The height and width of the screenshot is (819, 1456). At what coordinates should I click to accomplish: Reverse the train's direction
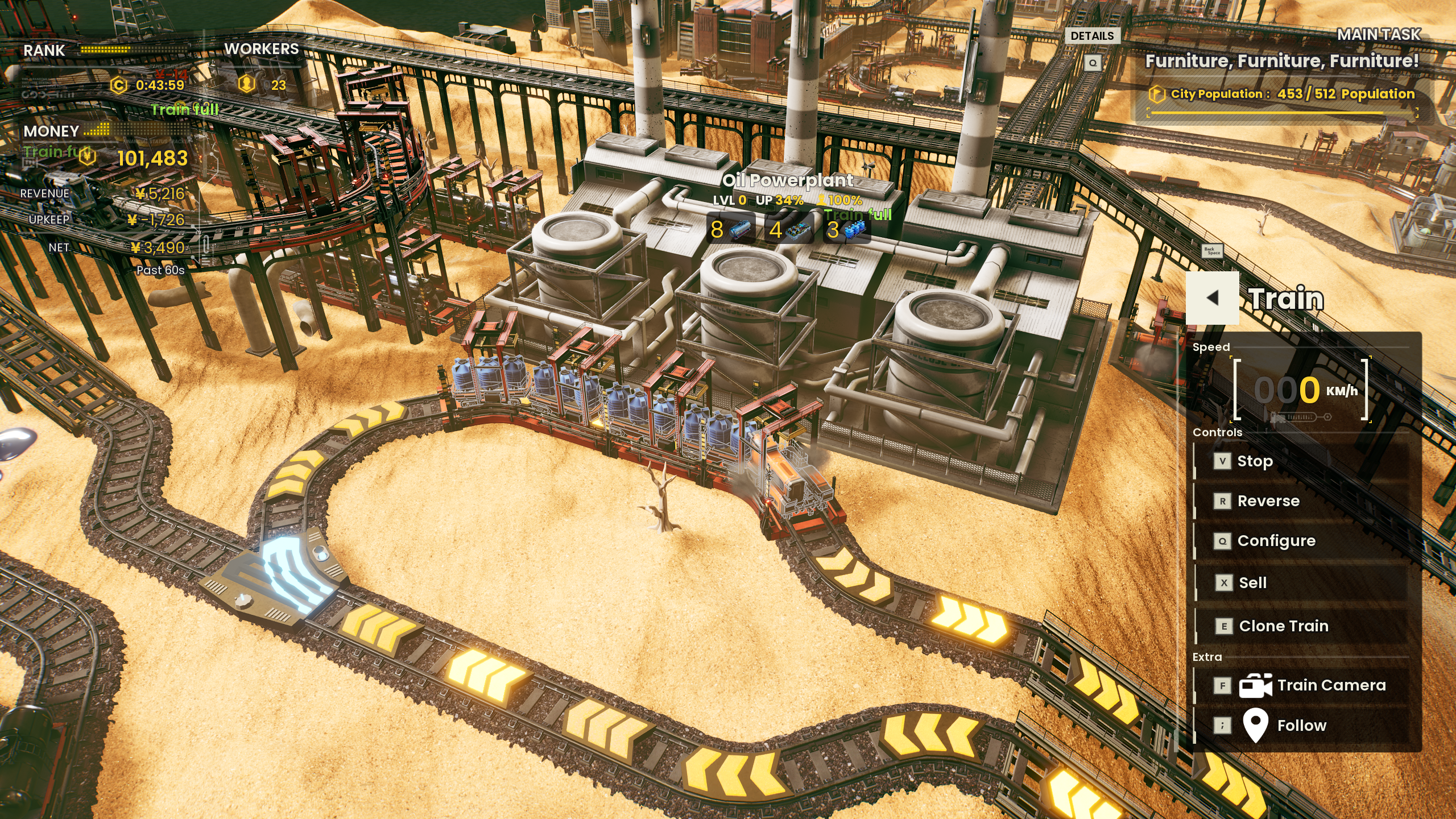[1268, 501]
